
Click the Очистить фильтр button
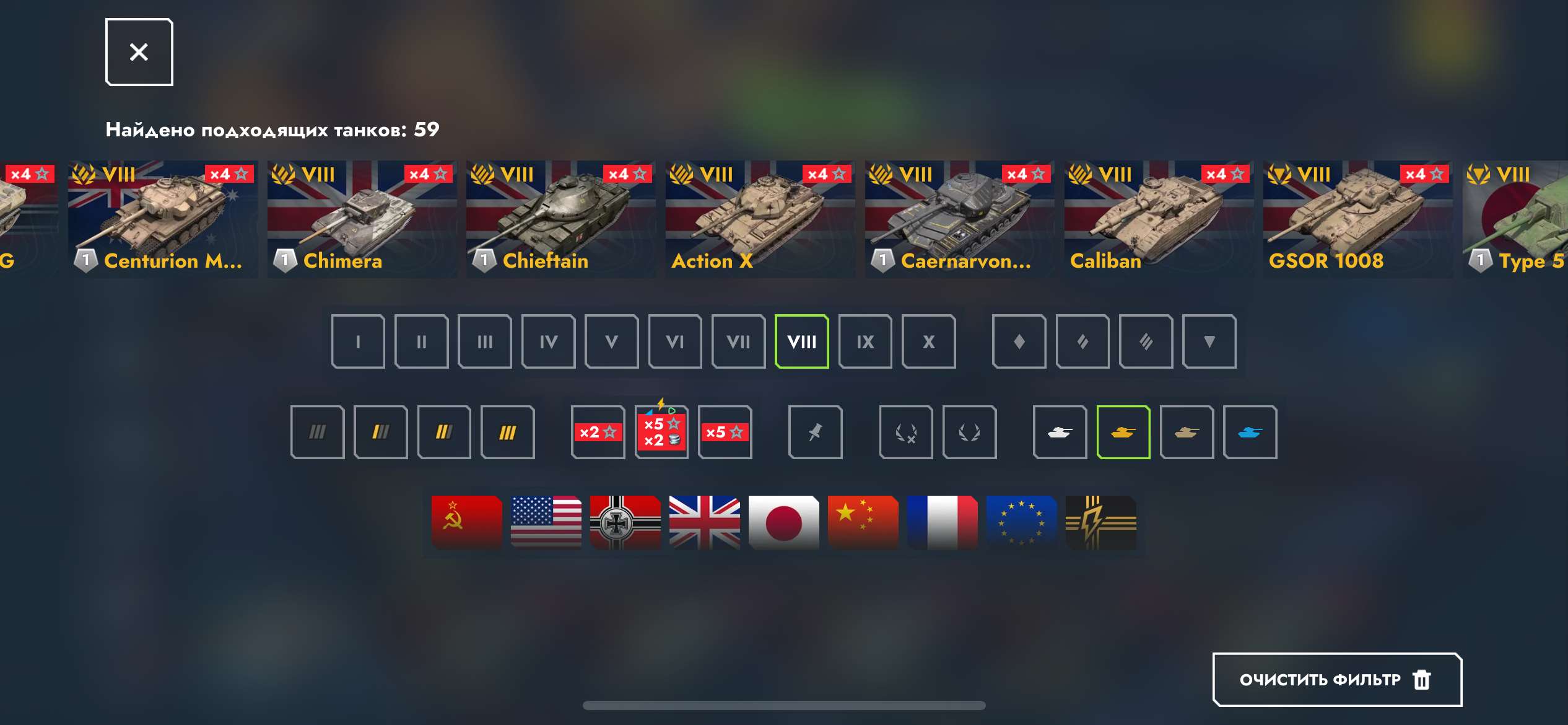coord(1336,679)
